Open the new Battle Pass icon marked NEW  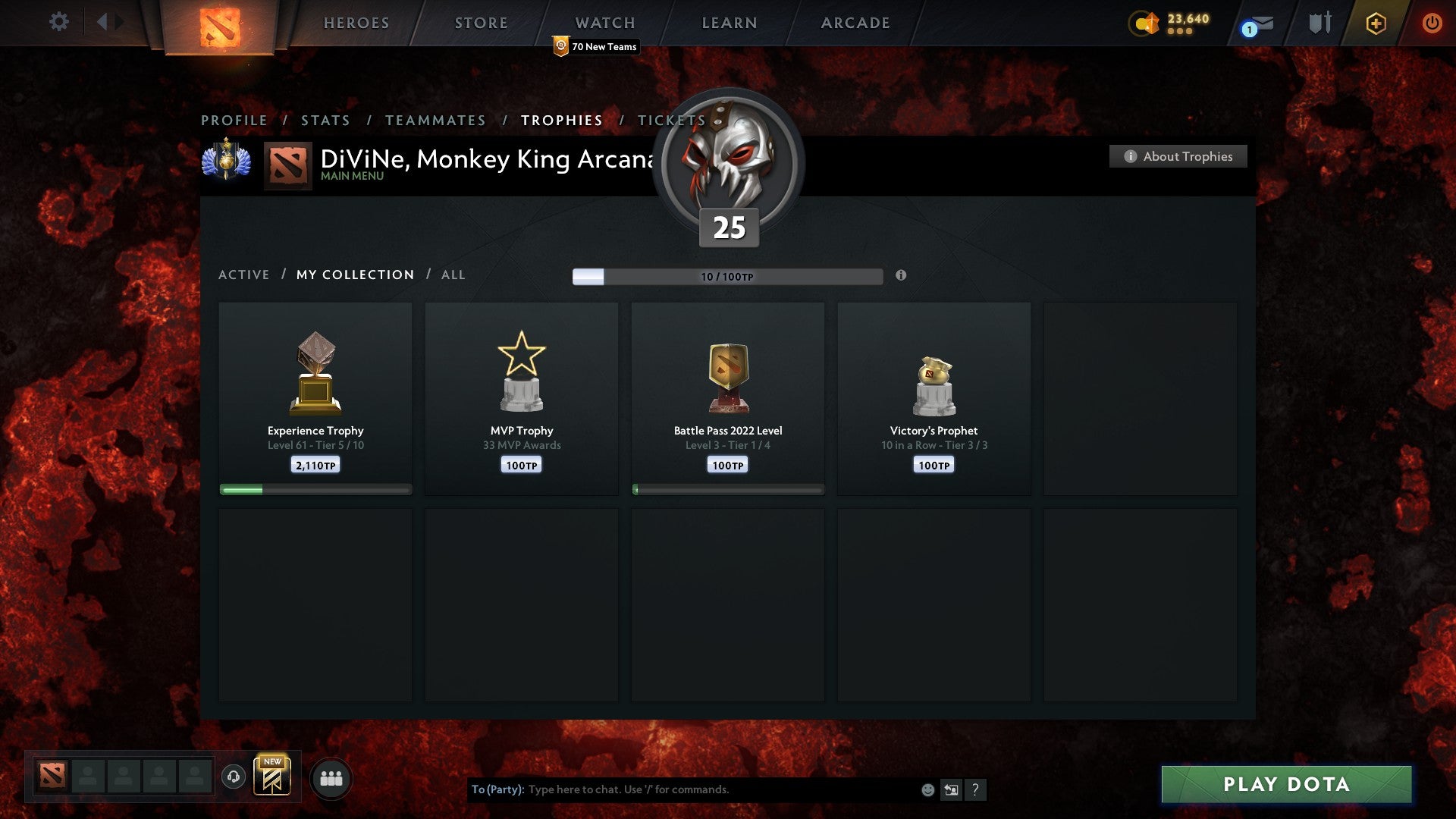point(273,777)
